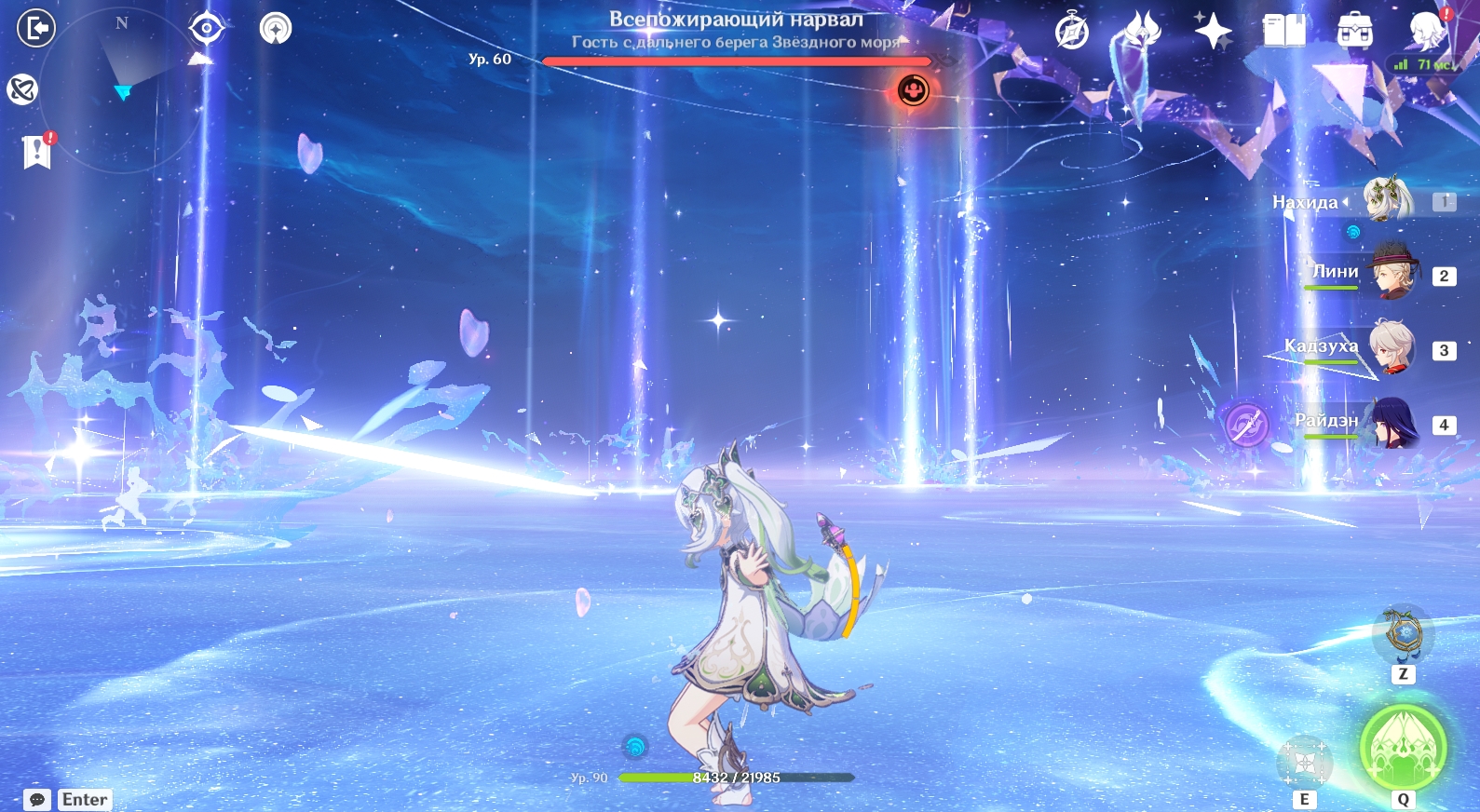Open the Adventurer Handbook book icon
The image size is (1480, 812).
tap(1283, 32)
